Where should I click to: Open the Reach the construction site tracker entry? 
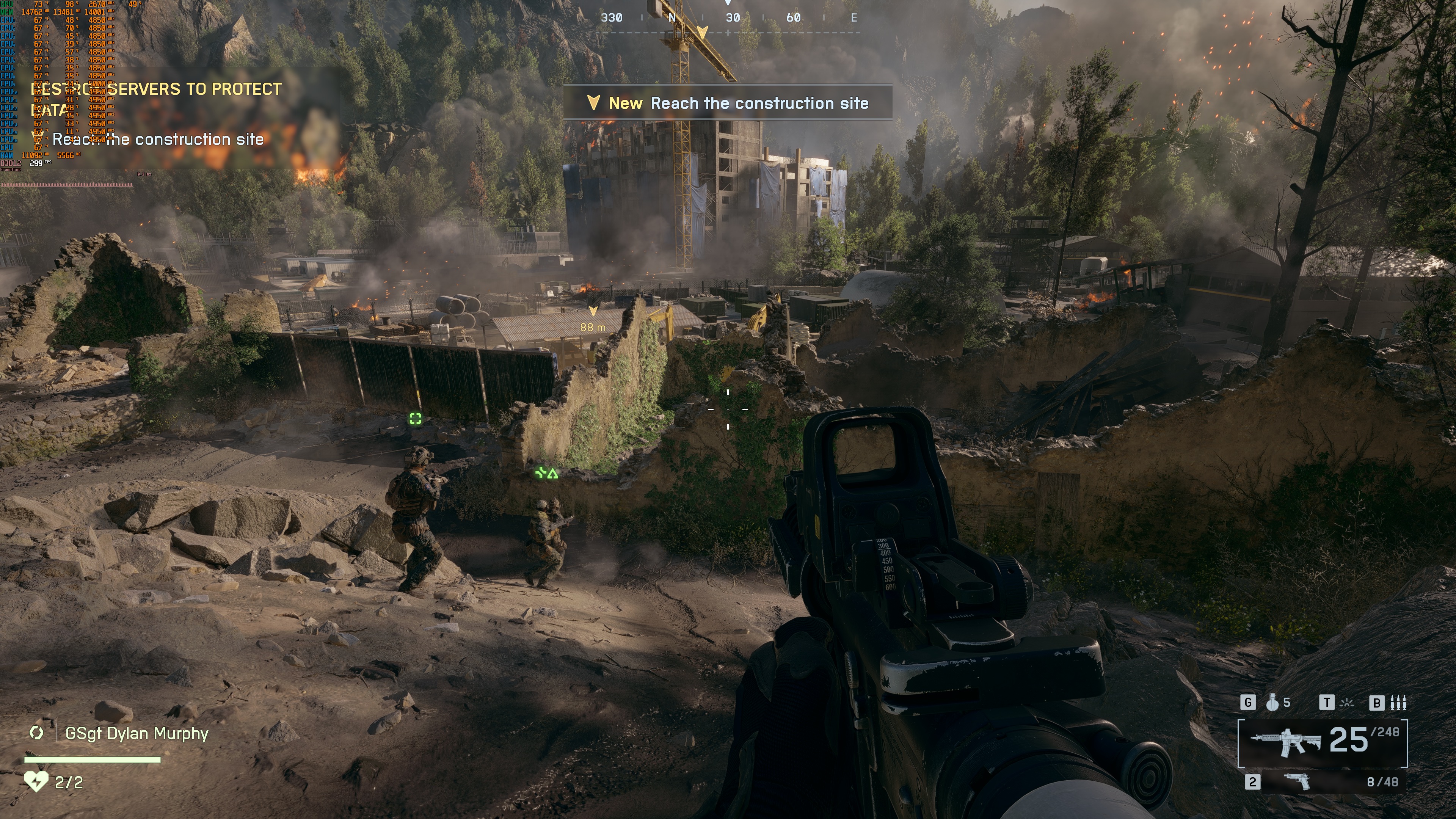[x=157, y=140]
